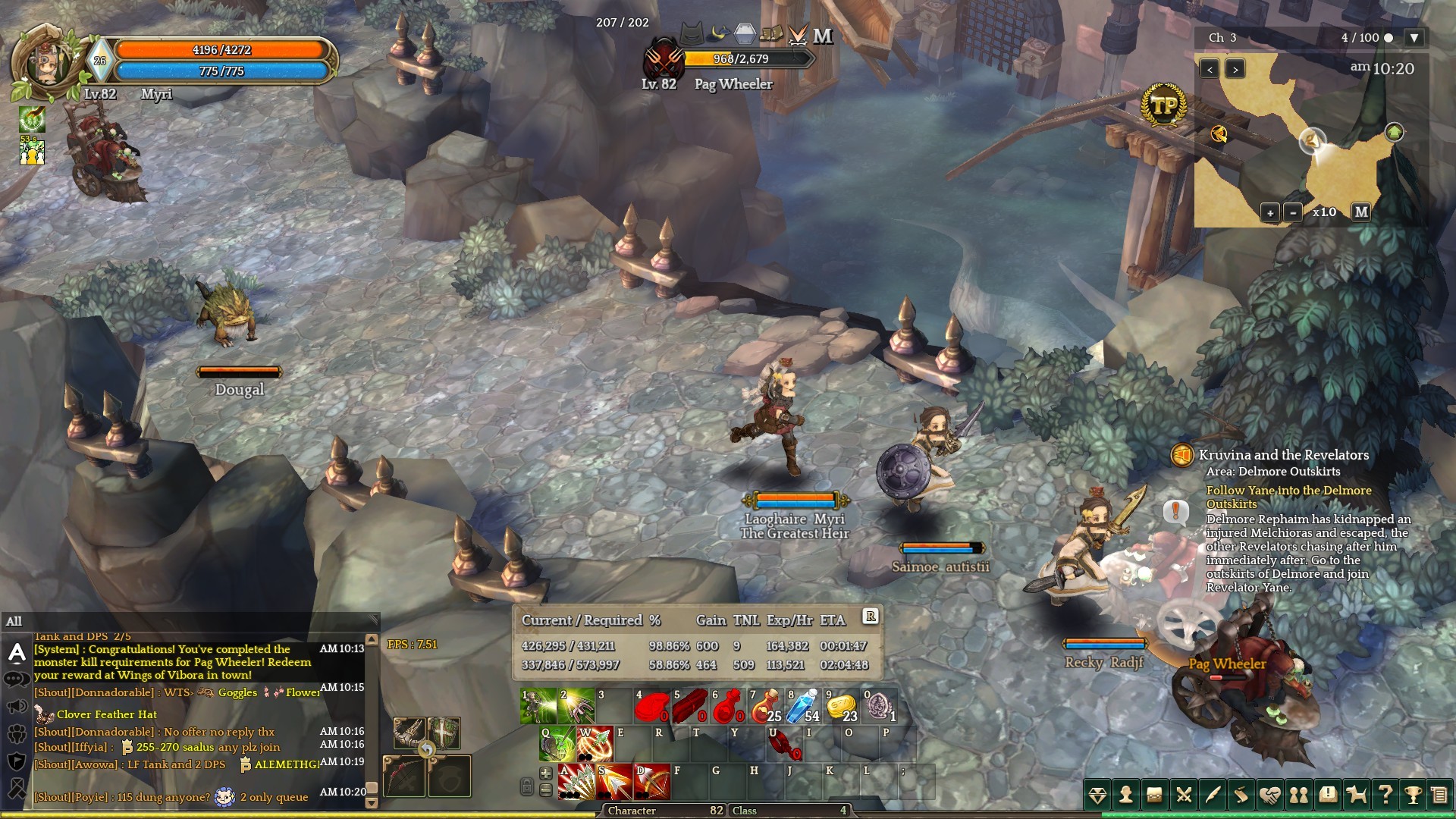The image size is (1456, 819).
Task: Switch weapon set with the swap arrow
Action: (427, 749)
